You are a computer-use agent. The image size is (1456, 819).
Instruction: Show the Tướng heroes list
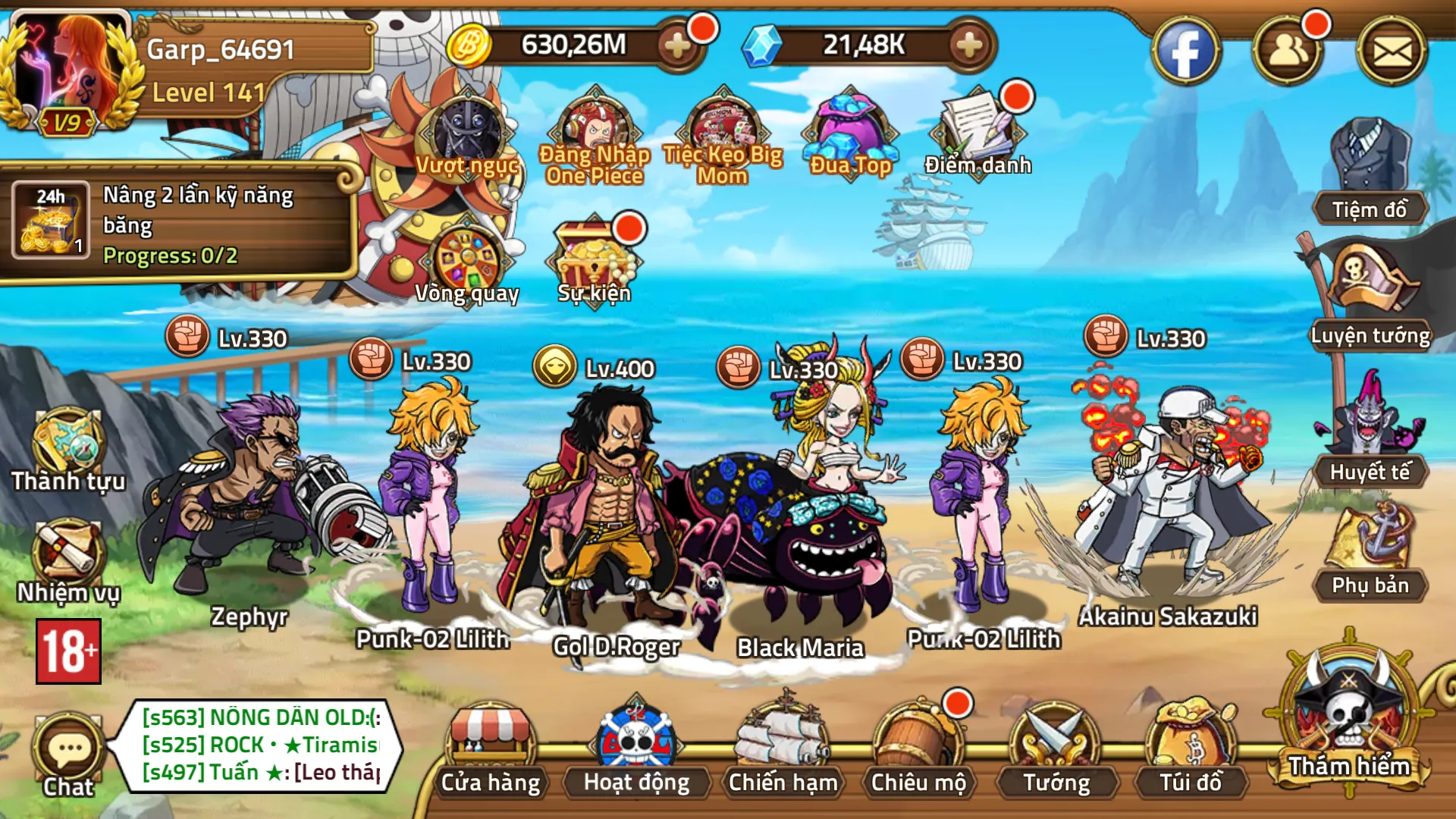[1056, 747]
